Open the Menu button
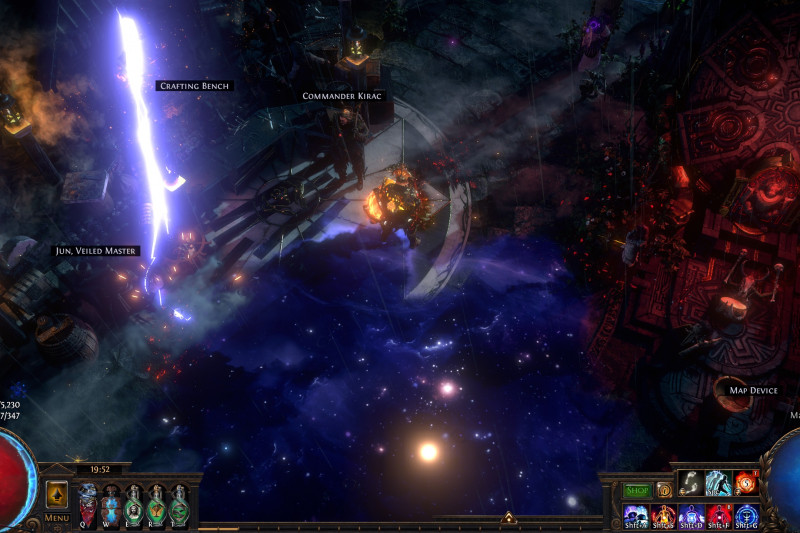 tap(57, 518)
